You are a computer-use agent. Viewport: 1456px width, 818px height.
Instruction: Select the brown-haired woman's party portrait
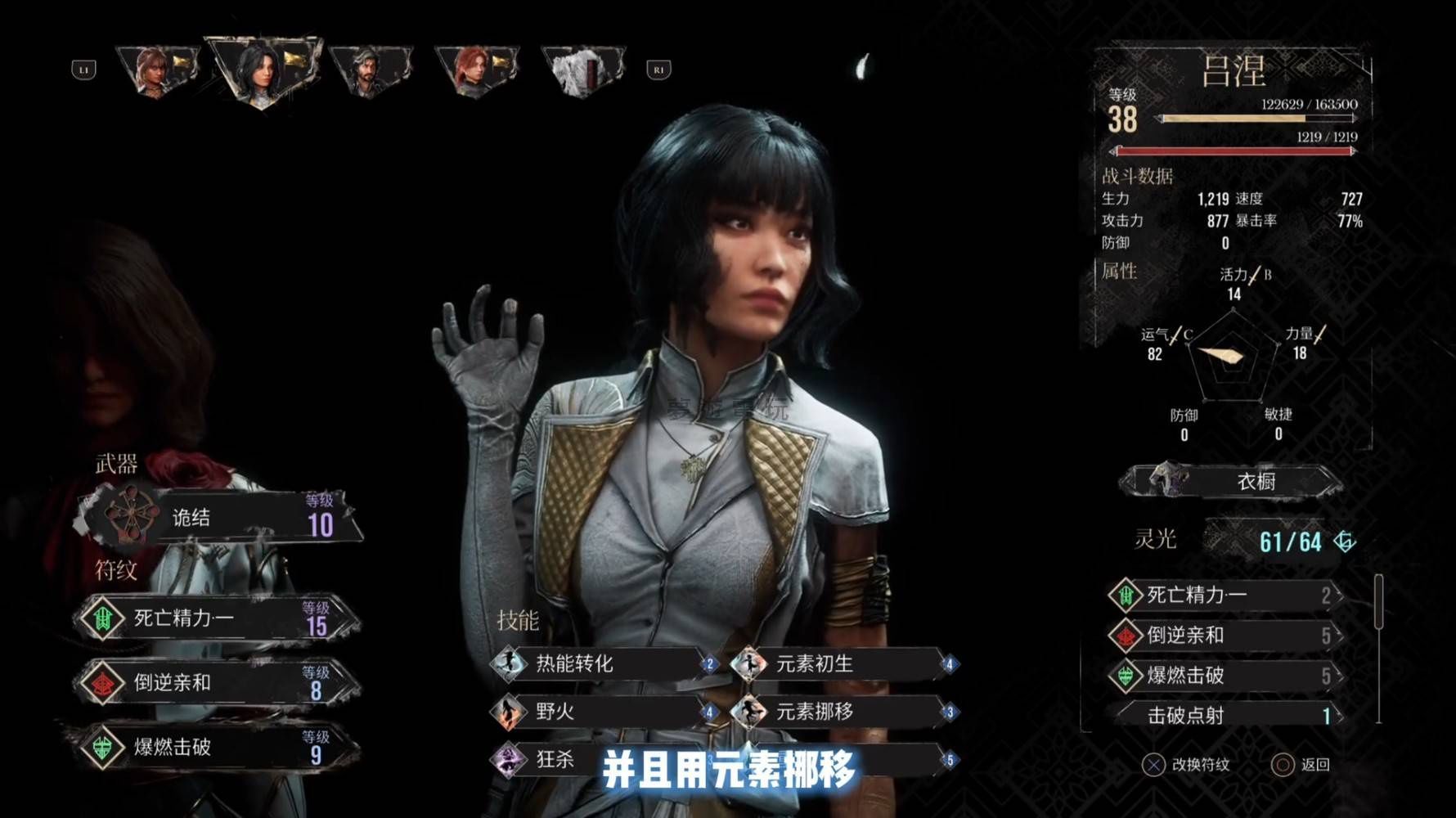tap(158, 70)
